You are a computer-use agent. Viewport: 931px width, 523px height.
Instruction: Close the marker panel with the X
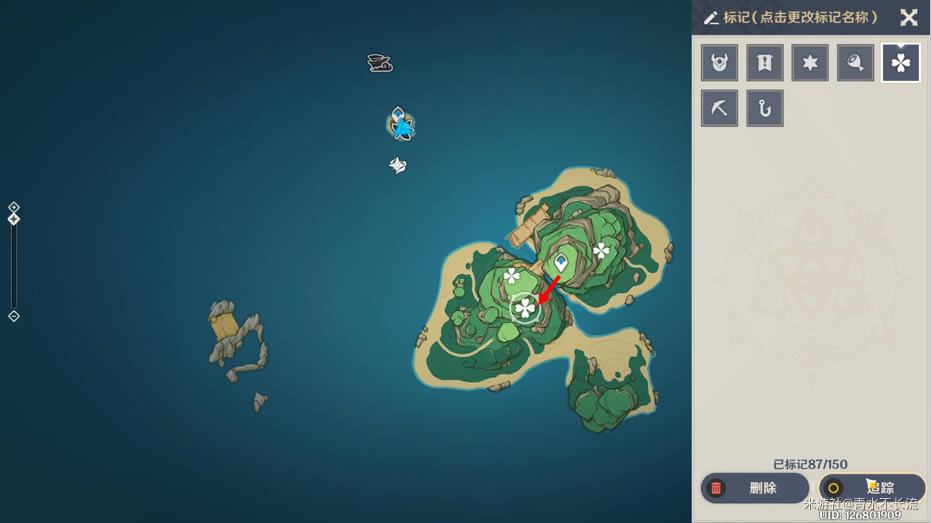[x=908, y=17]
